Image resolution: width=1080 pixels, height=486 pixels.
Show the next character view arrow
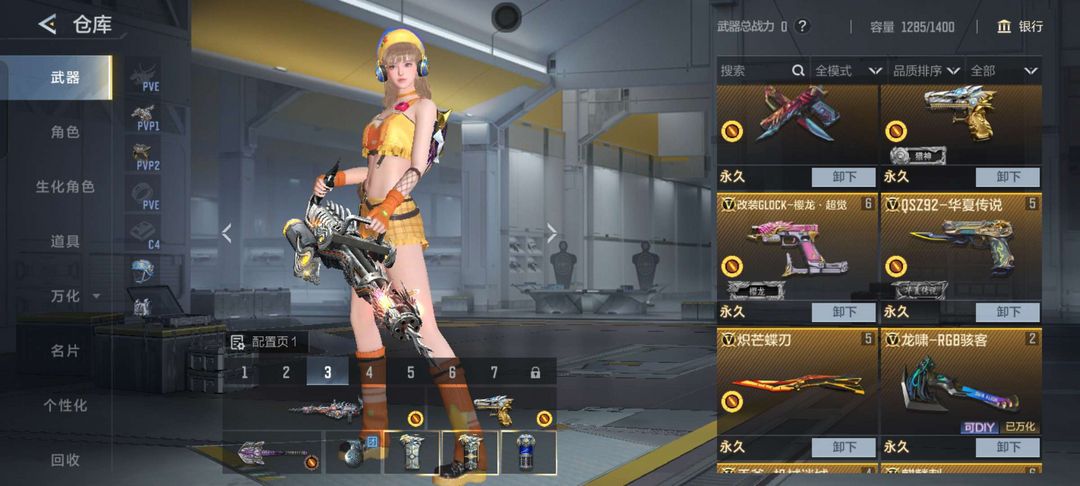[551, 233]
